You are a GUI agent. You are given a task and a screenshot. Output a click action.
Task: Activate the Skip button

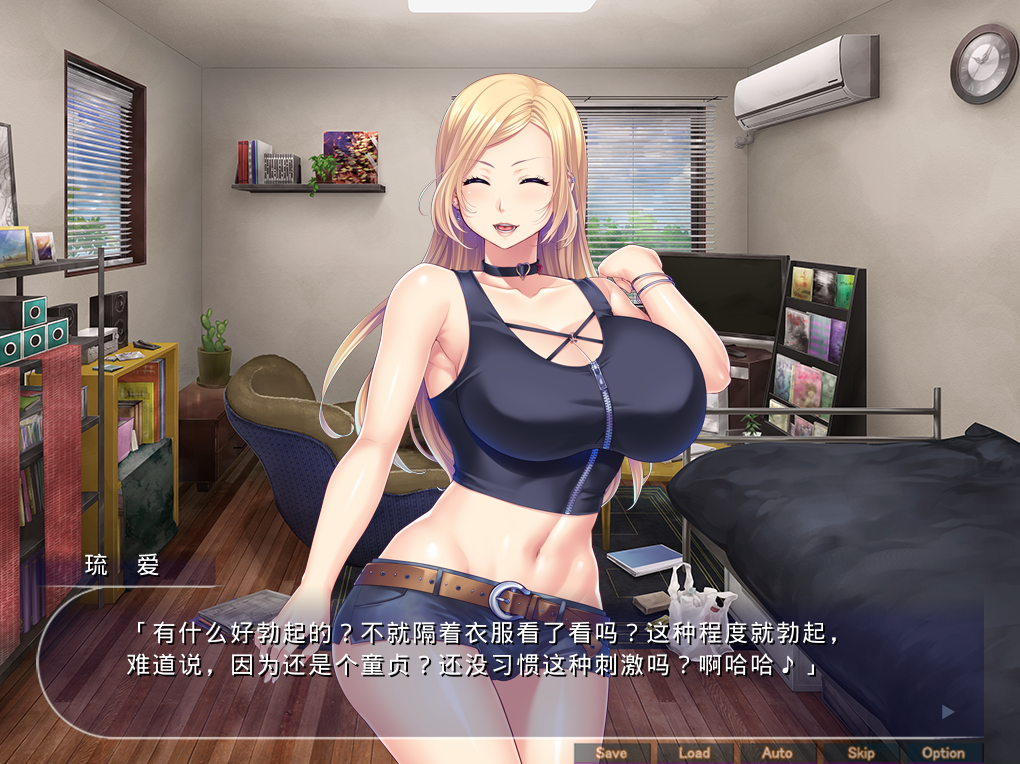tap(860, 753)
